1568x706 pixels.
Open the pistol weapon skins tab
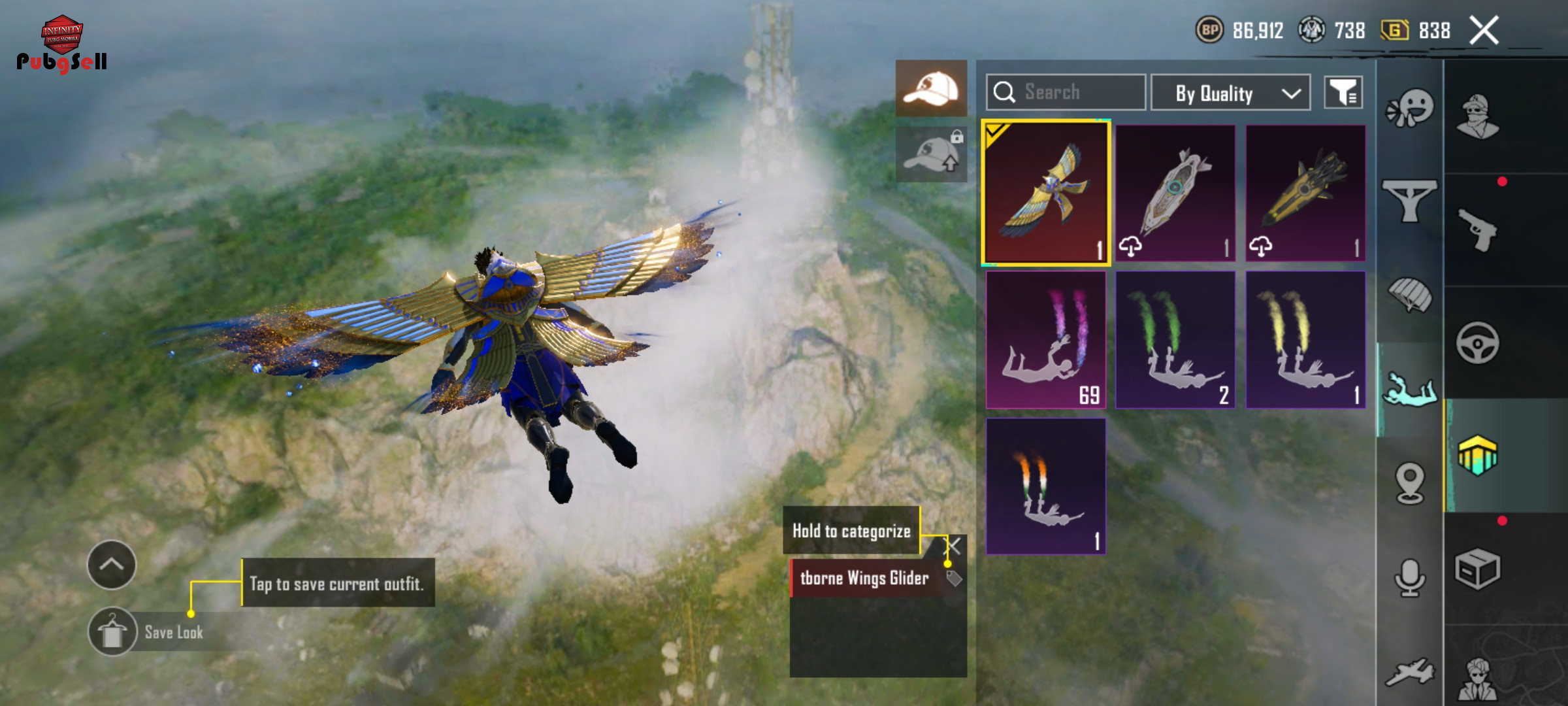1477,229
